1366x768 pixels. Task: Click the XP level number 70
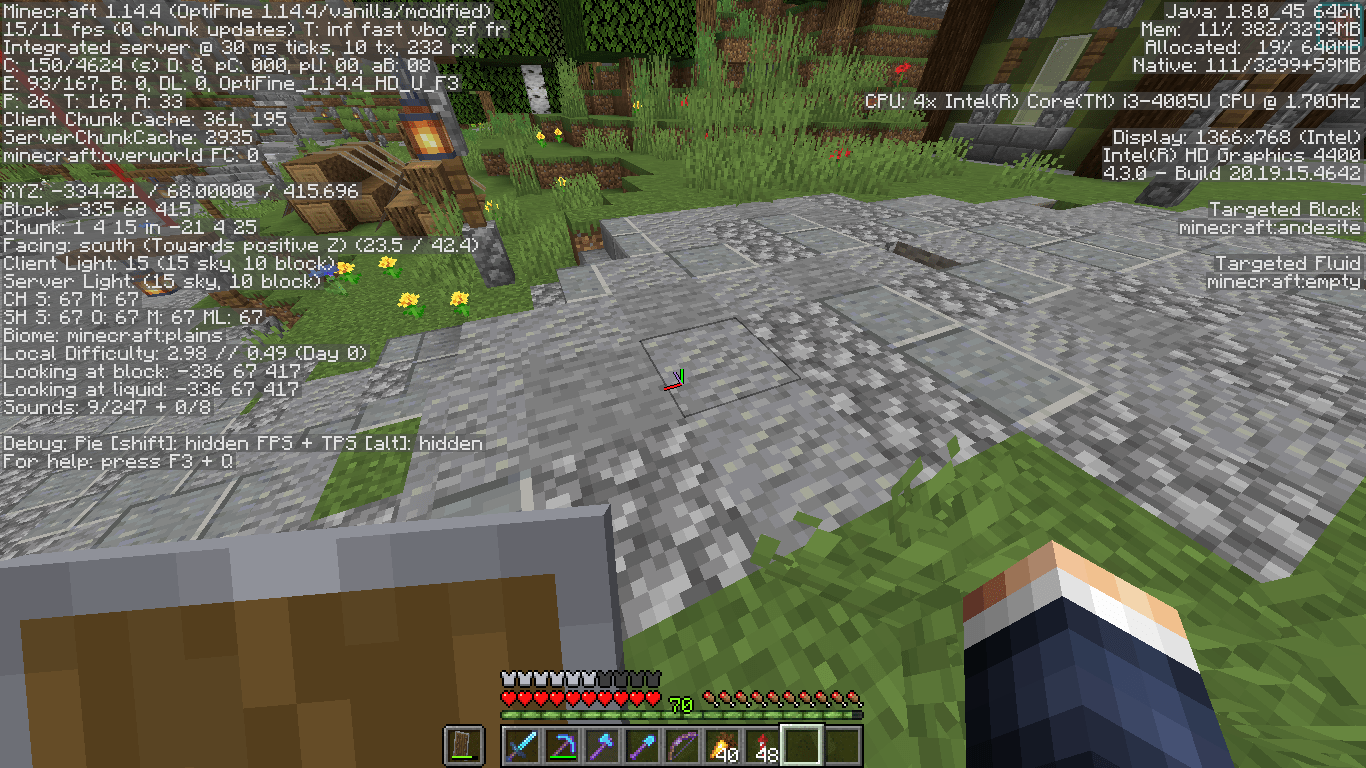coord(680,703)
